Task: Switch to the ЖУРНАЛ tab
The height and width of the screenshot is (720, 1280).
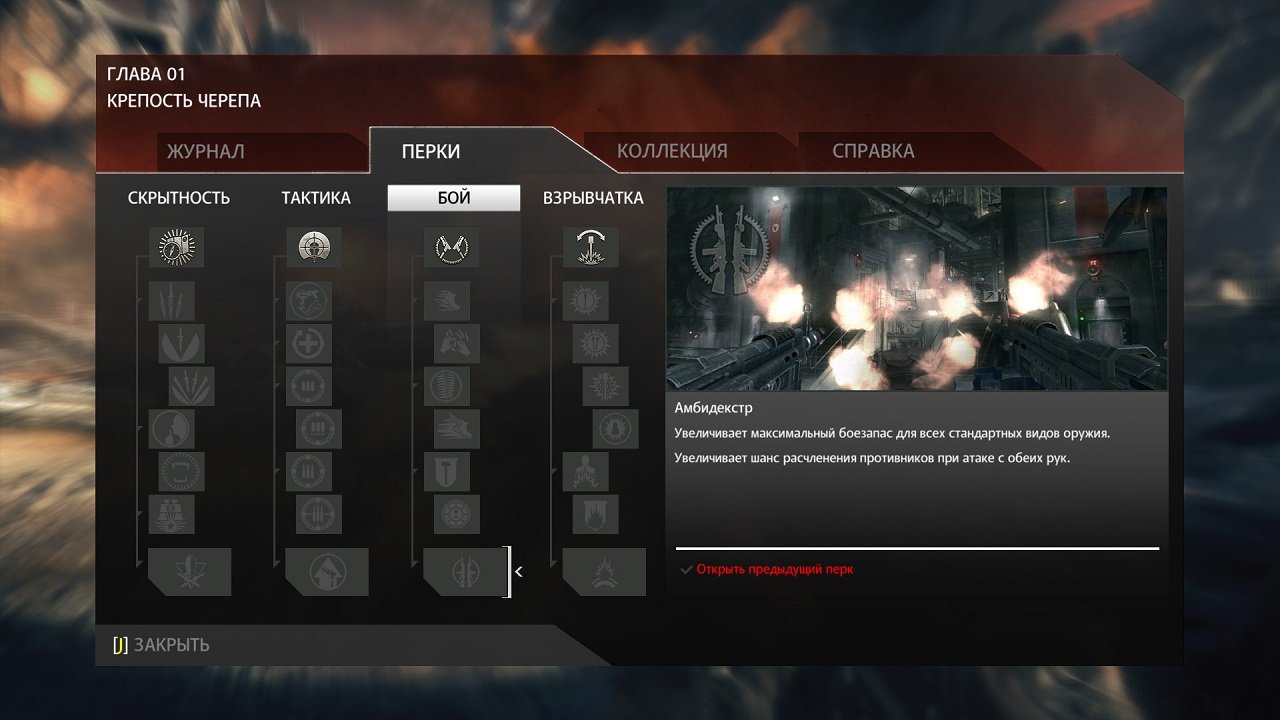Action: tap(205, 151)
